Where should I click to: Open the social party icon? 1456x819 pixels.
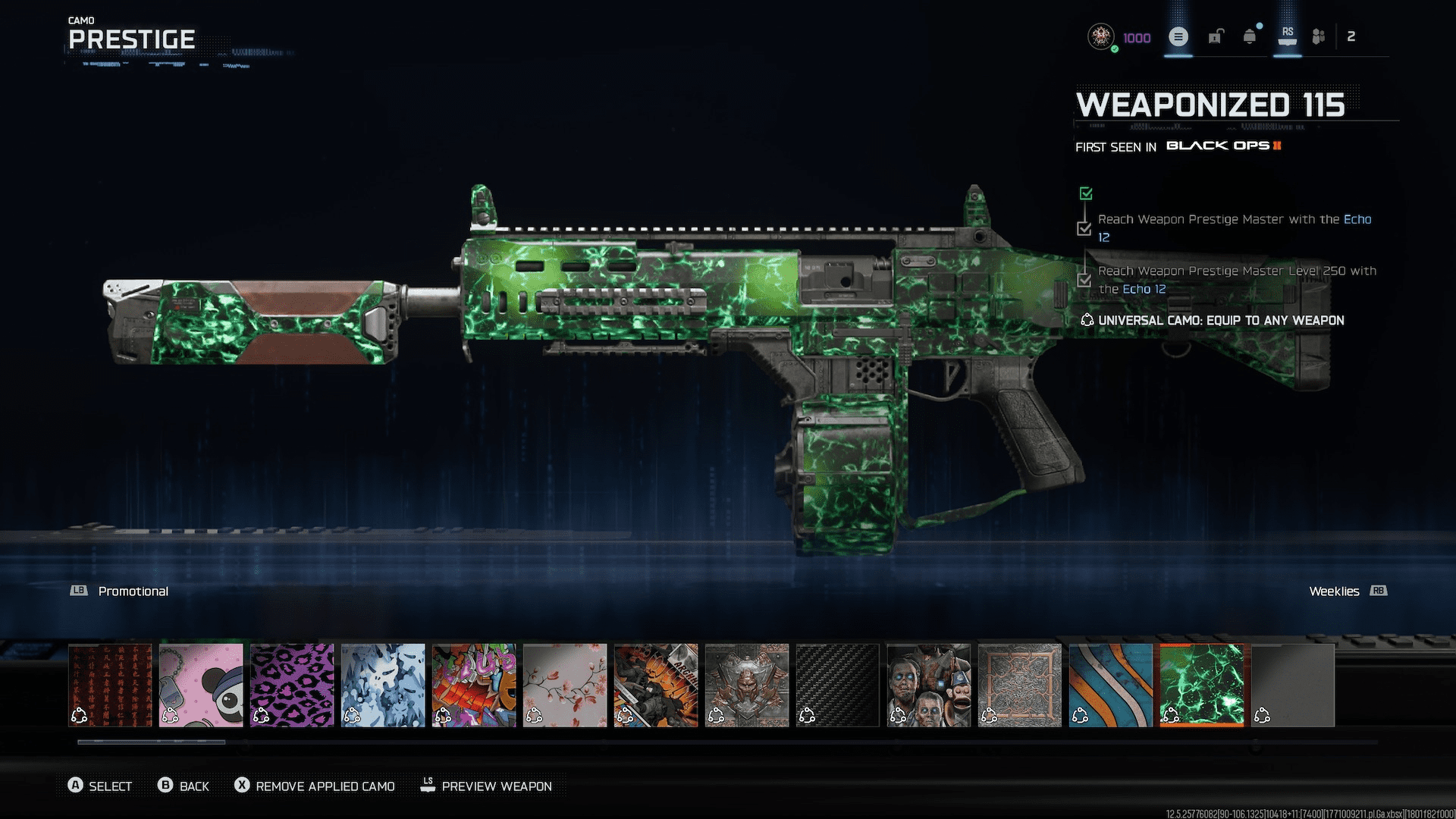click(1319, 36)
